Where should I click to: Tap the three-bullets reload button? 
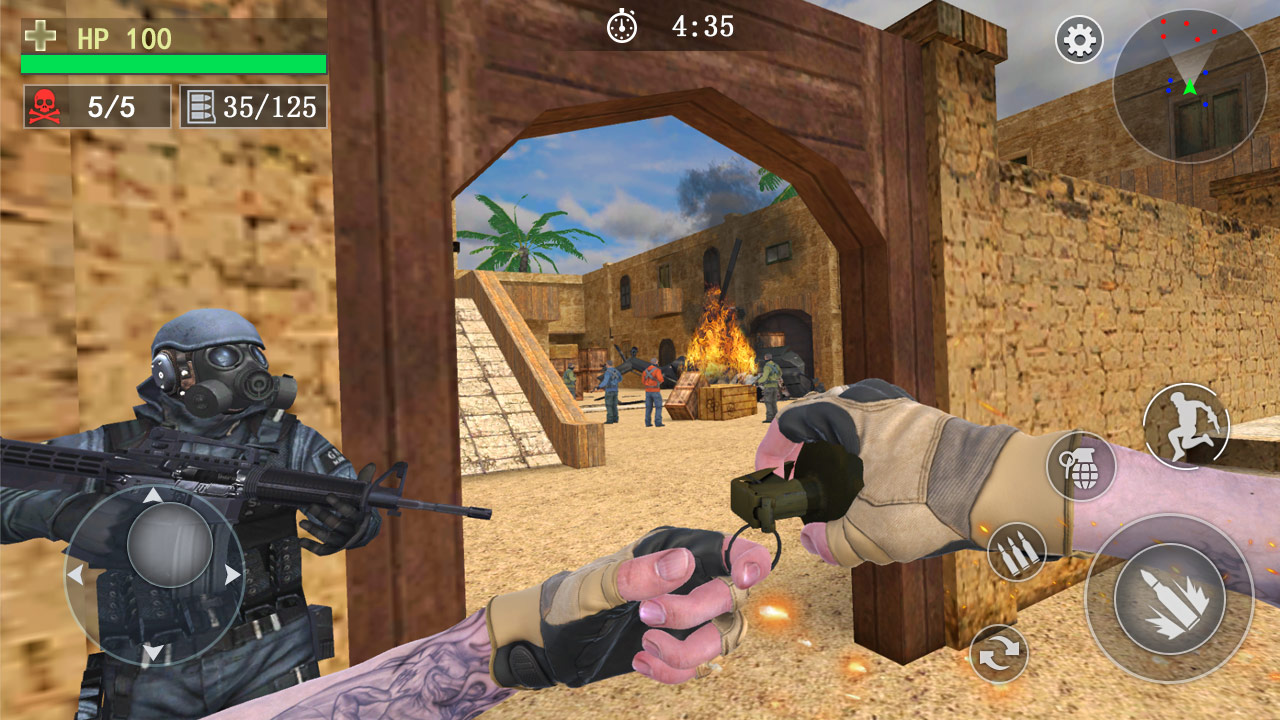click(1017, 552)
